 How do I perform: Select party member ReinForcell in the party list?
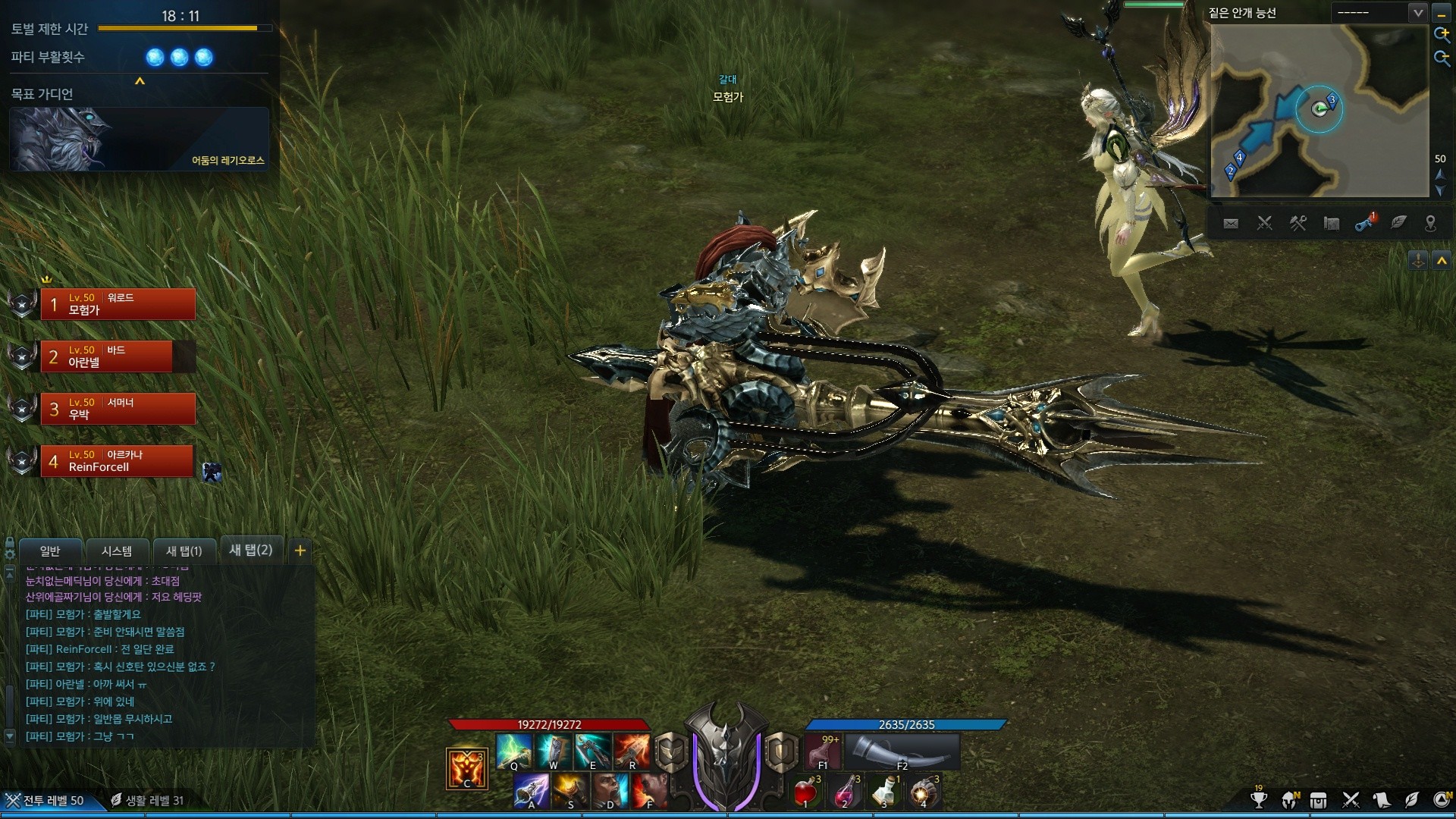pyautogui.click(x=118, y=461)
